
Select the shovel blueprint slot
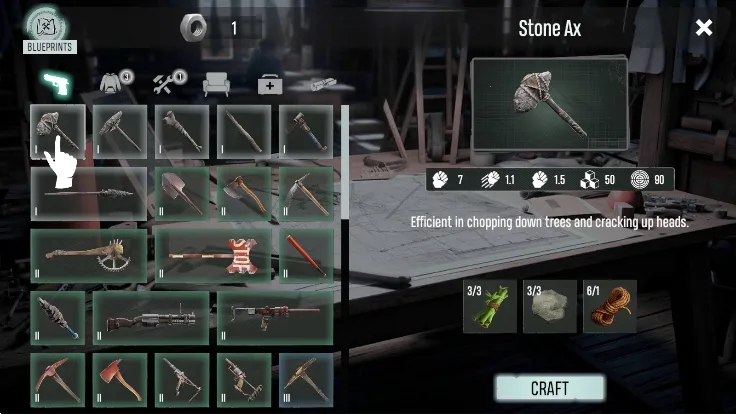[x=181, y=193]
